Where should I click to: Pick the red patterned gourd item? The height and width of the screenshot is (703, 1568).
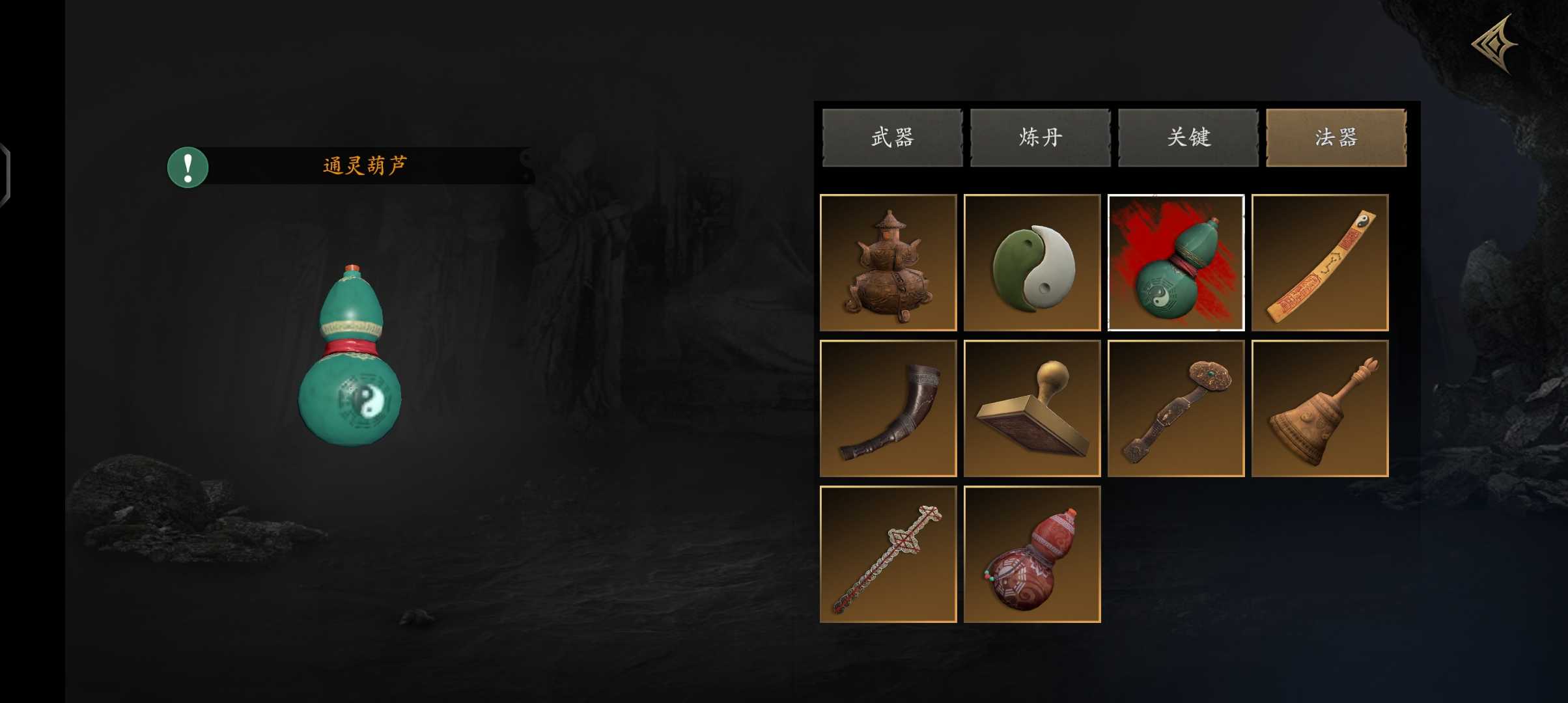tap(1032, 554)
